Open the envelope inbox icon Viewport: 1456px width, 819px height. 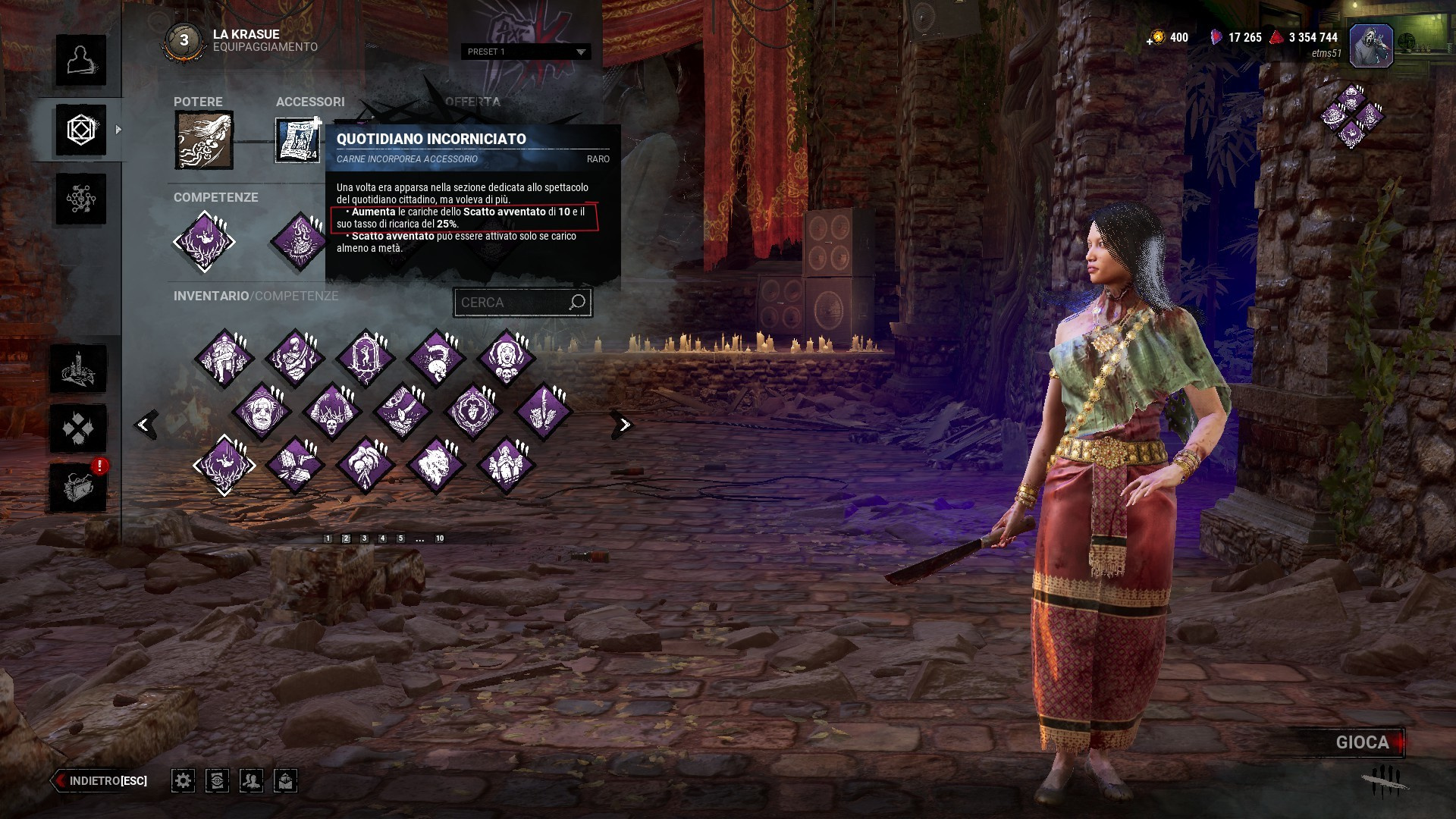click(x=285, y=780)
